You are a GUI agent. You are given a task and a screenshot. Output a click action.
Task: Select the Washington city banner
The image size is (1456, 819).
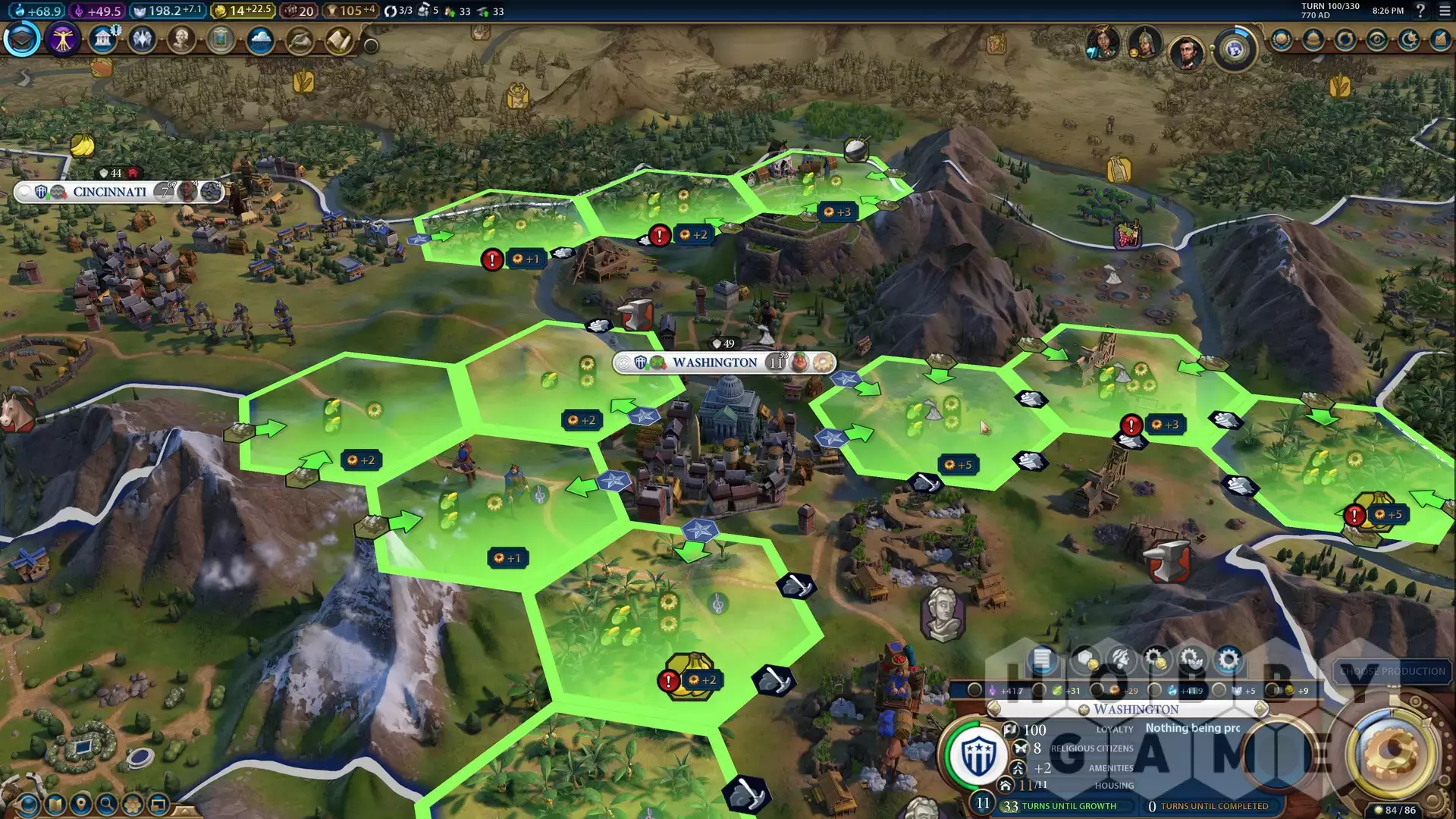tap(714, 362)
